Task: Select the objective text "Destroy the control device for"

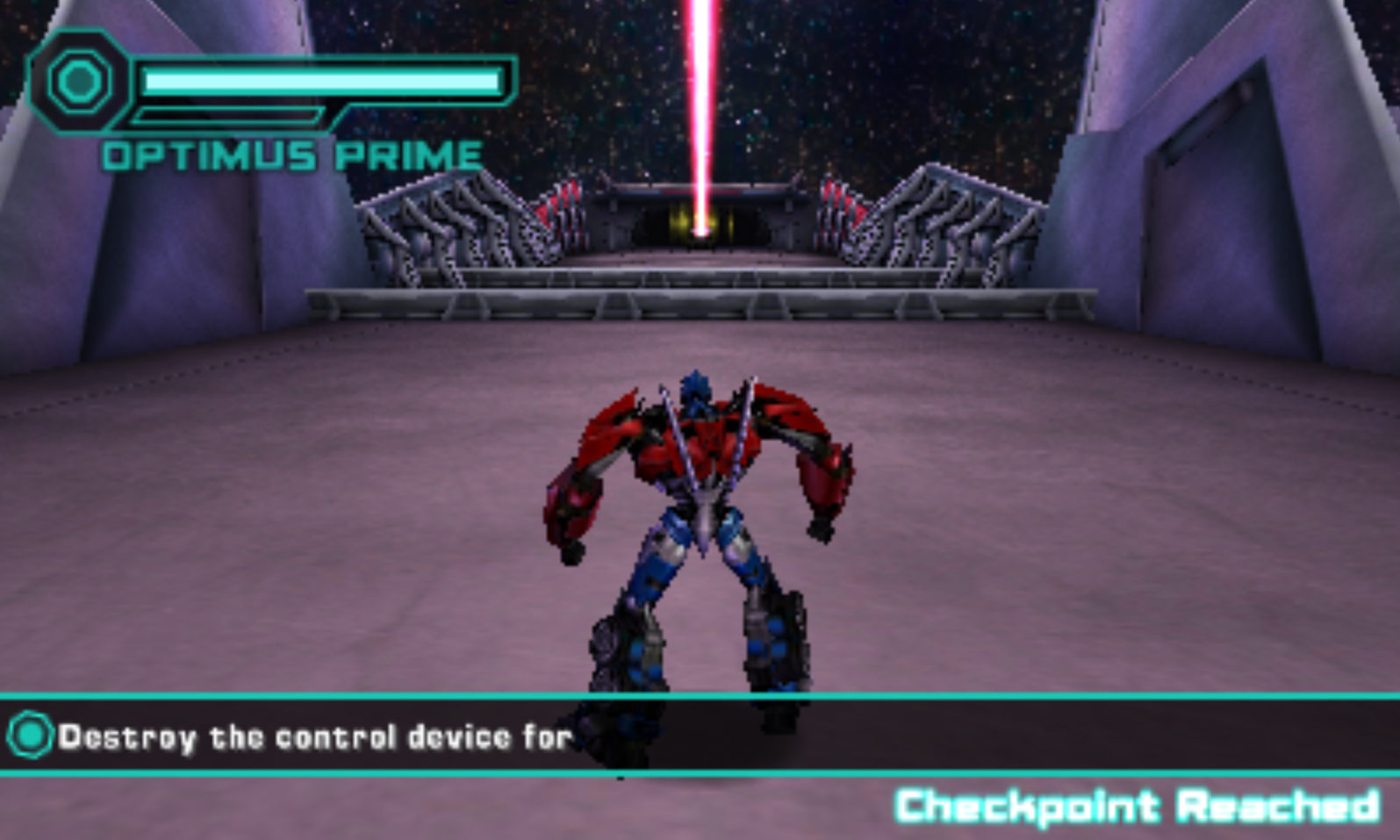Action: pos(314,737)
